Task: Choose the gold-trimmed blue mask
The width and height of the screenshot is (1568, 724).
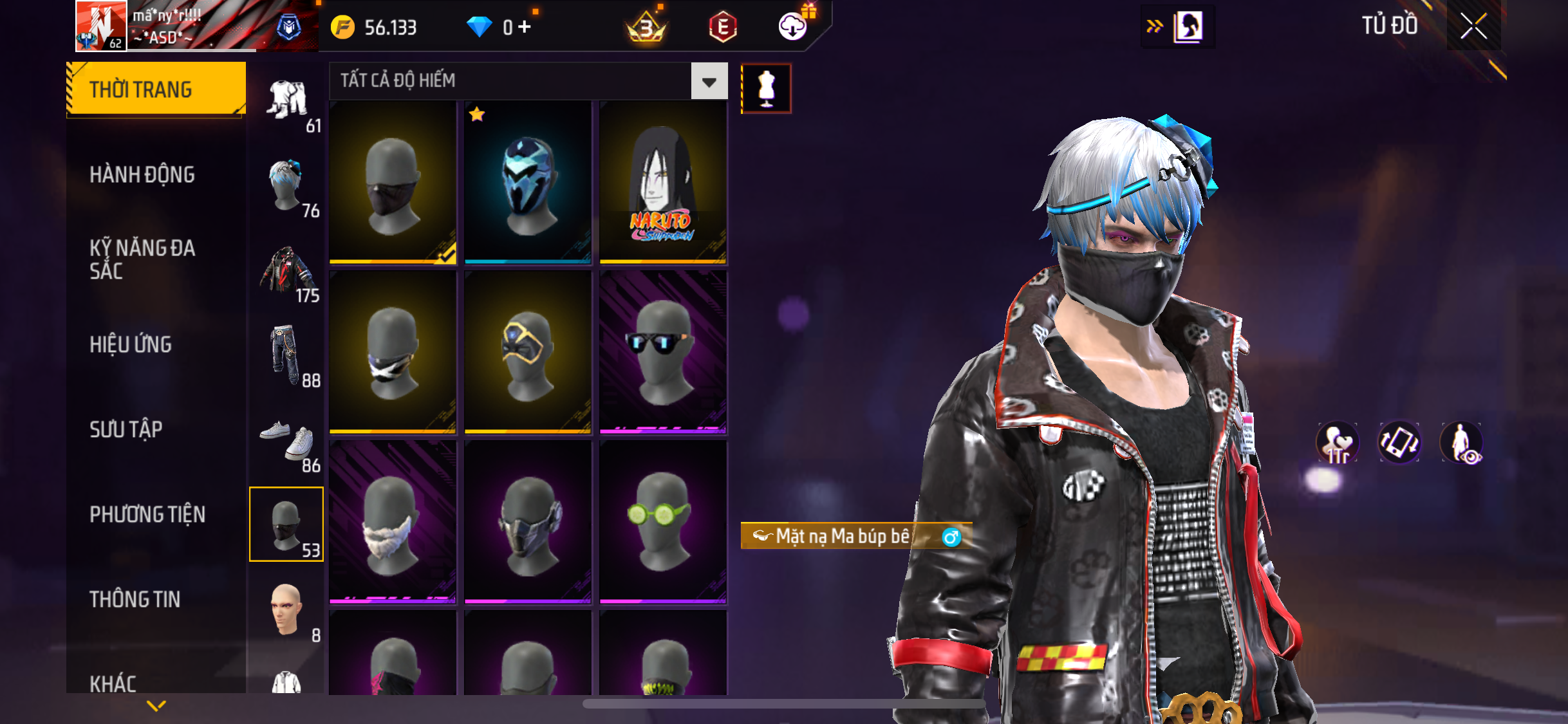Action: 528,352
